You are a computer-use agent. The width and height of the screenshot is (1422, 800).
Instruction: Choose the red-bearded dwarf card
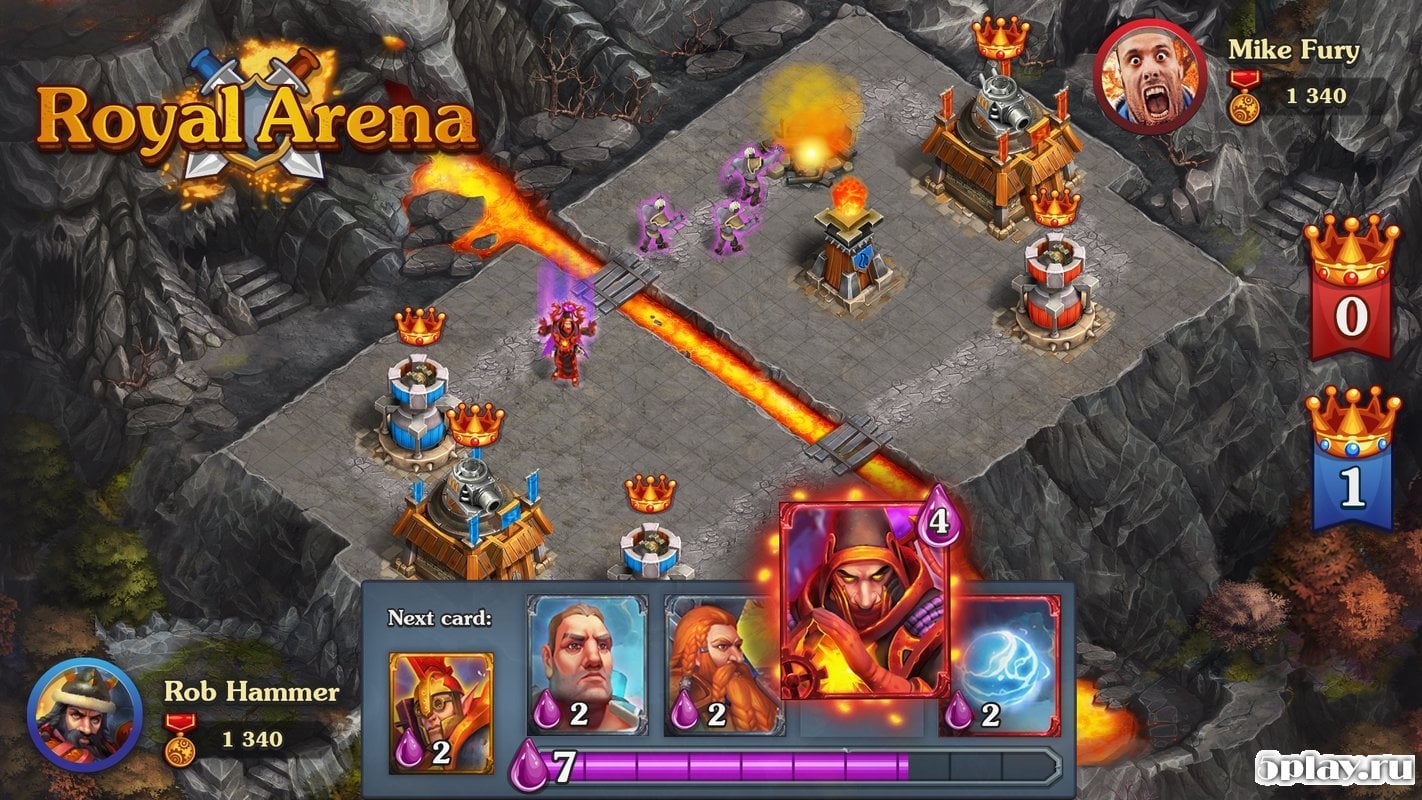[x=722, y=665]
